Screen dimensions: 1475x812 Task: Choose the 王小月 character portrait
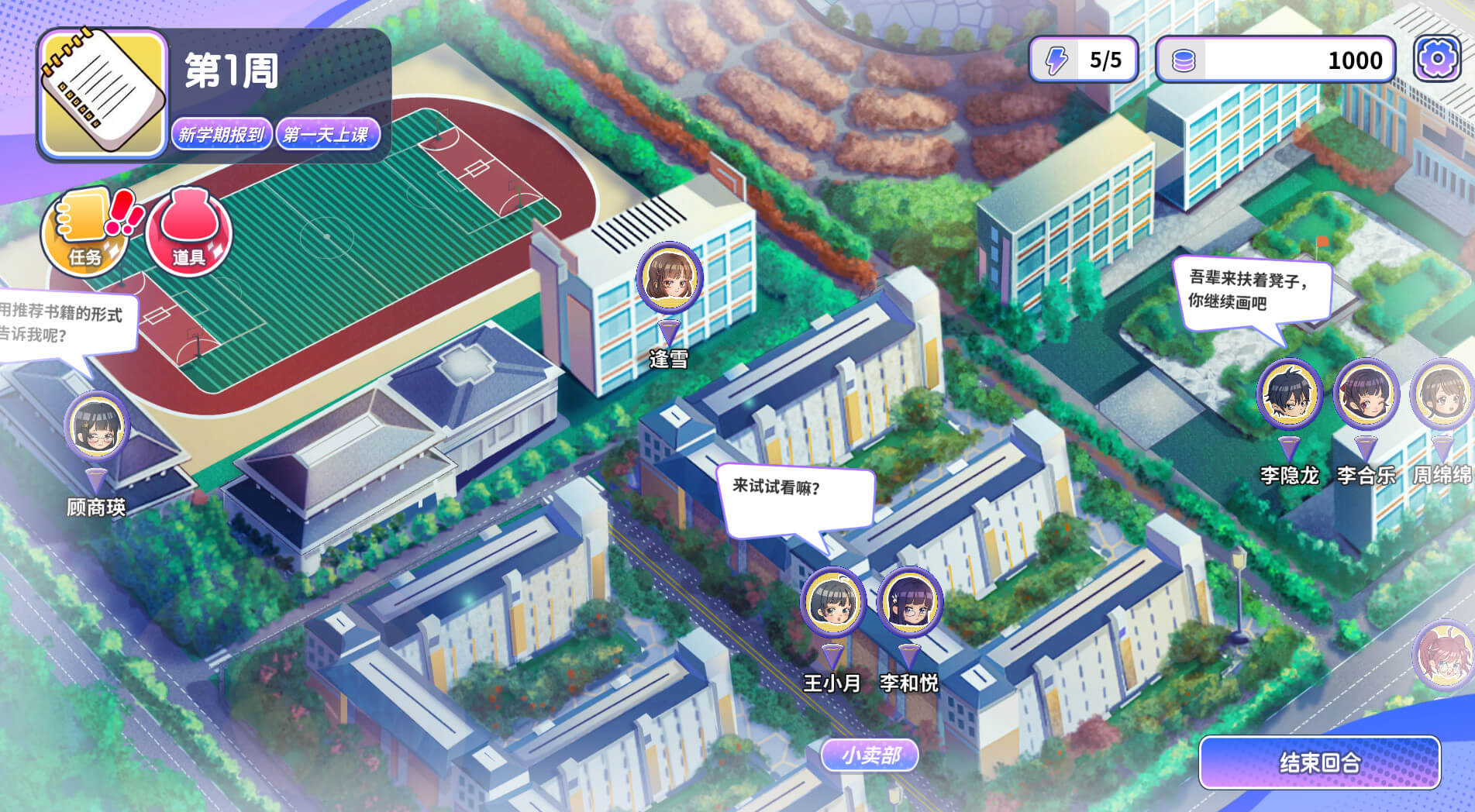click(832, 603)
